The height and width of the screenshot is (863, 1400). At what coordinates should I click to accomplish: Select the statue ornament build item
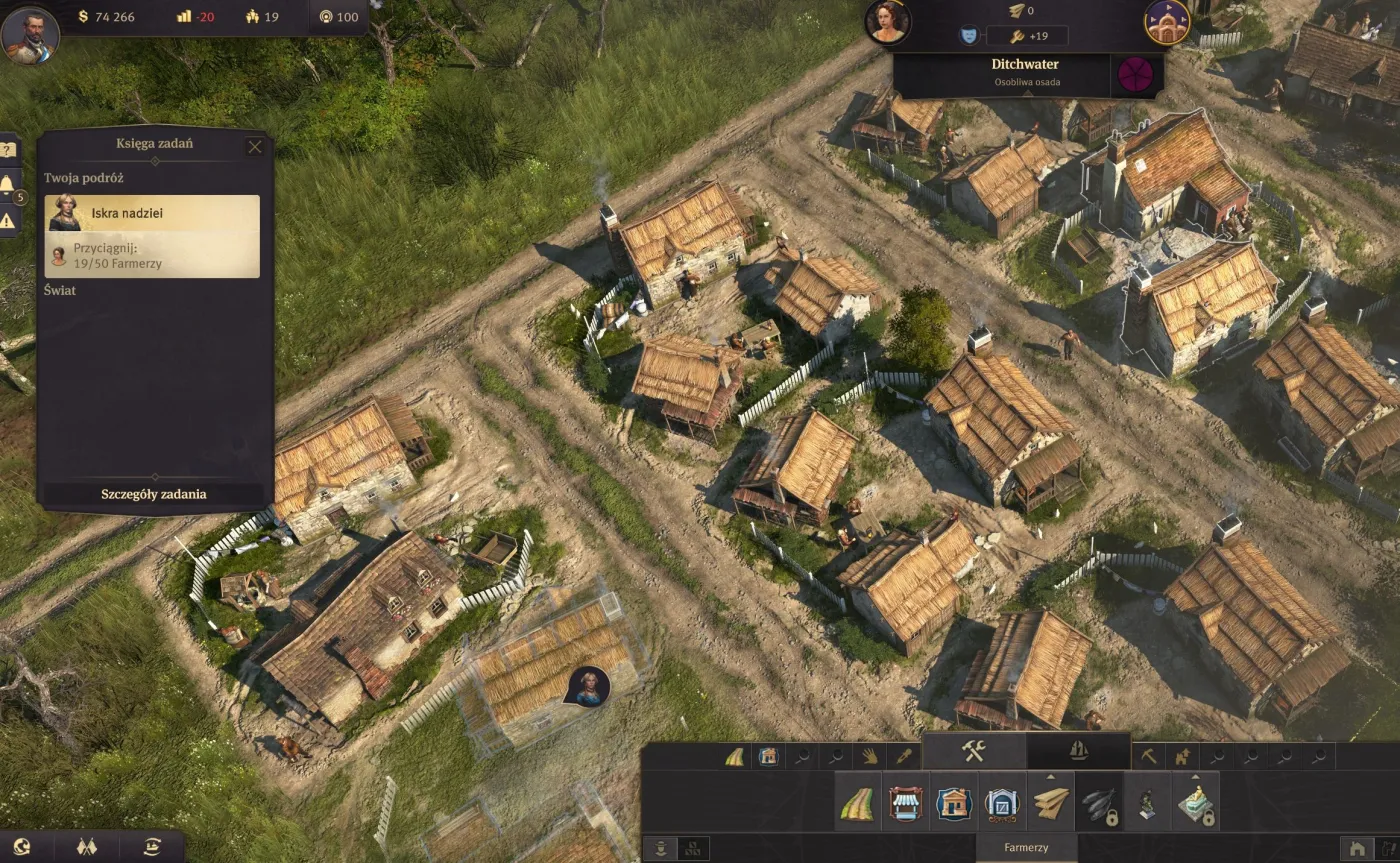[1147, 803]
